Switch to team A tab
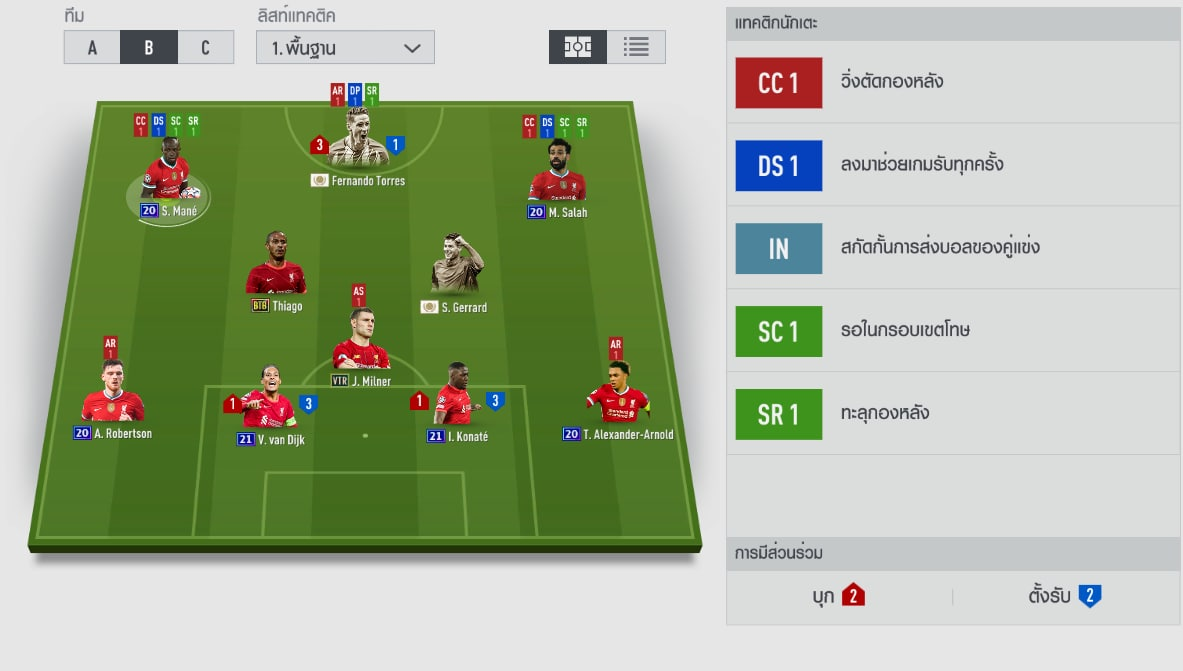The height and width of the screenshot is (671, 1183). (92, 47)
